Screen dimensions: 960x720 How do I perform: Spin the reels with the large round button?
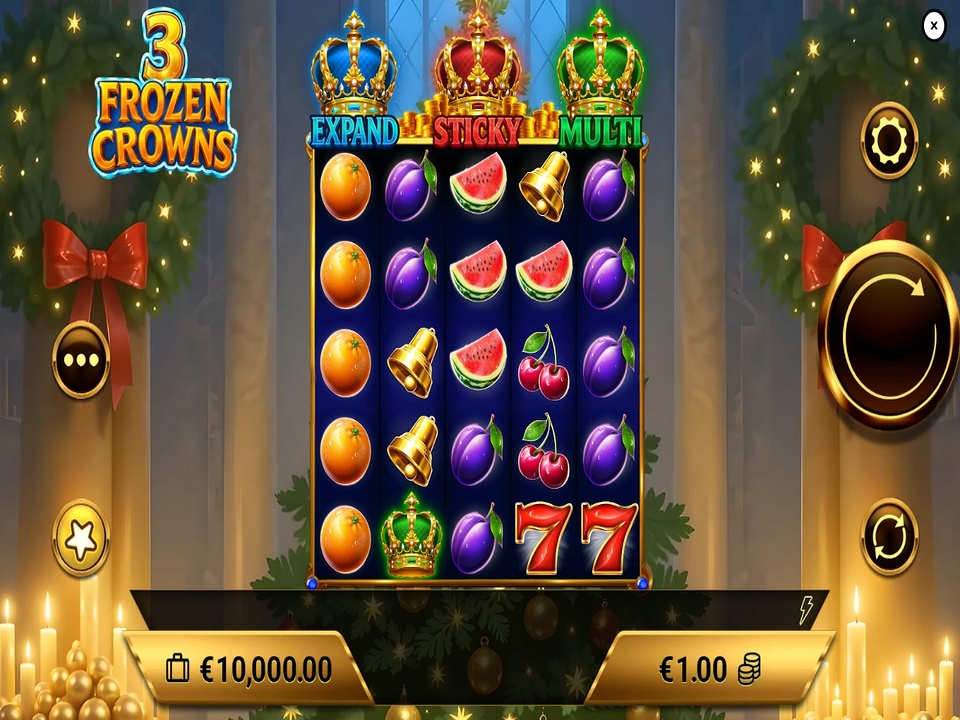pos(887,334)
